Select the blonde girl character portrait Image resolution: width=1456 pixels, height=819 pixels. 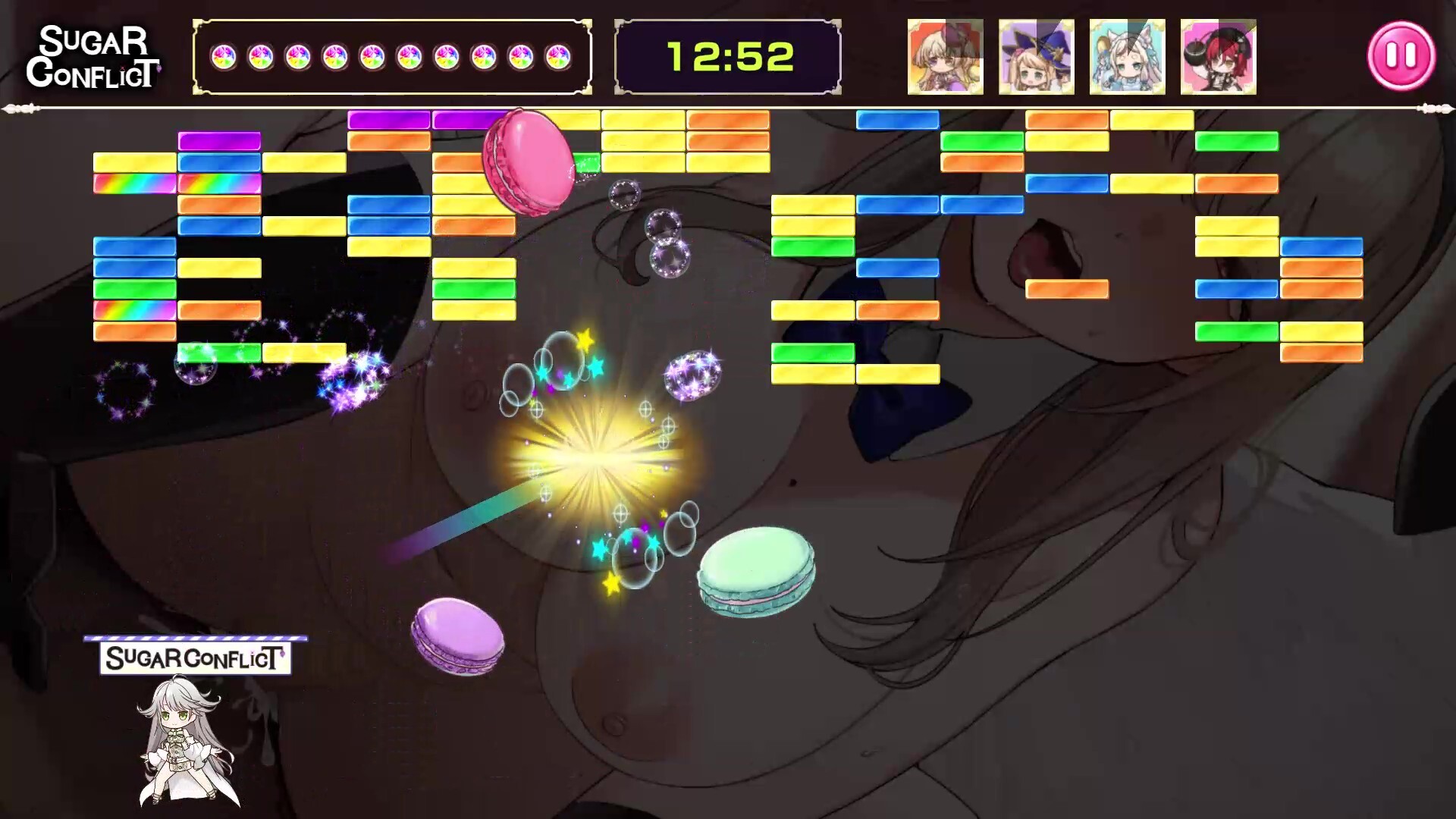click(x=945, y=57)
